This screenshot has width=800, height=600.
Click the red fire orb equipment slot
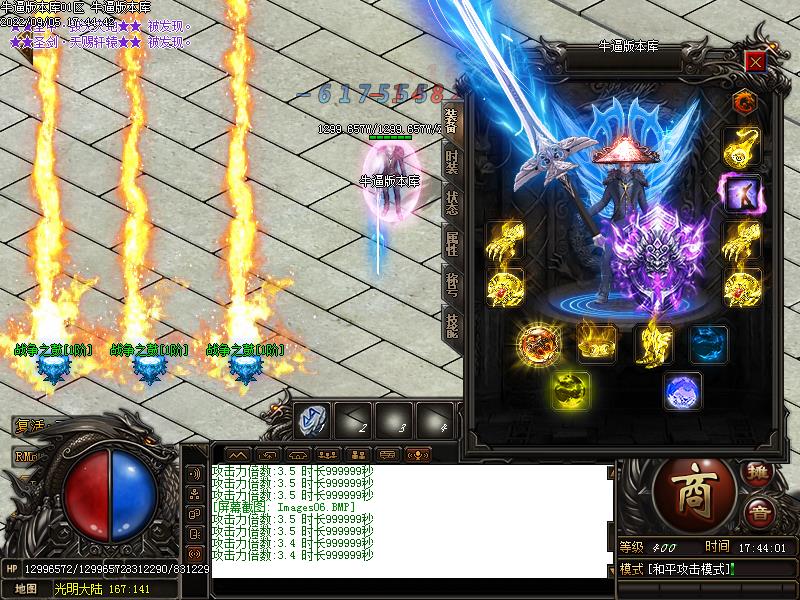[538, 343]
